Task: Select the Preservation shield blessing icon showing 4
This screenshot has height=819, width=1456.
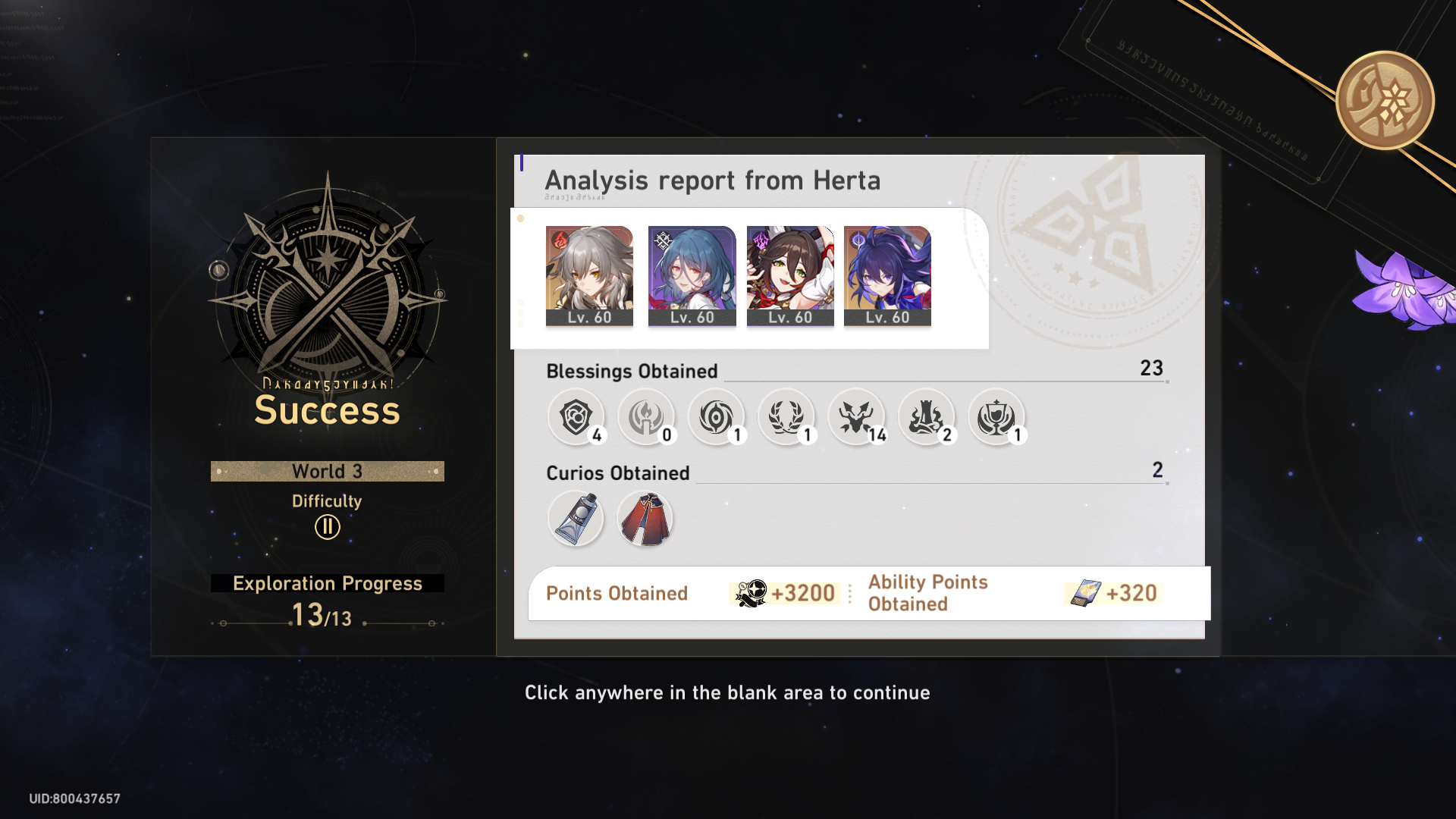Action: pos(576,417)
